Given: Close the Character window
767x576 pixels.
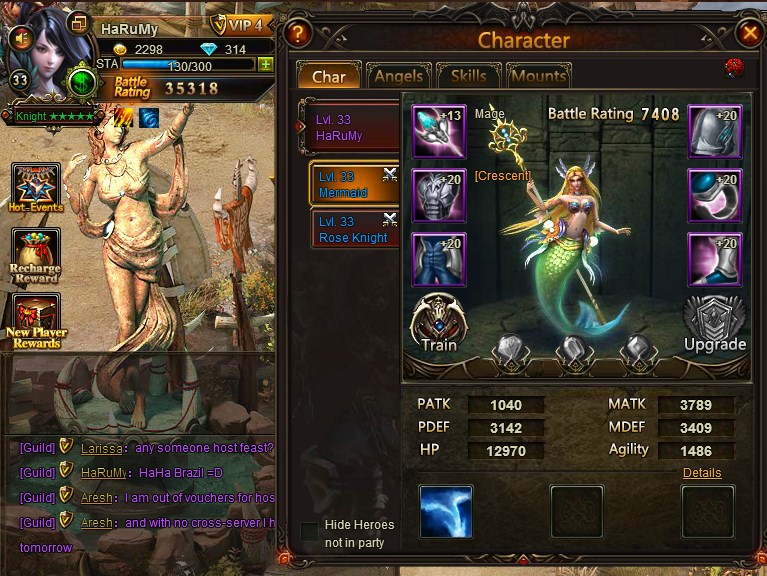Looking at the screenshot, I should (749, 33).
